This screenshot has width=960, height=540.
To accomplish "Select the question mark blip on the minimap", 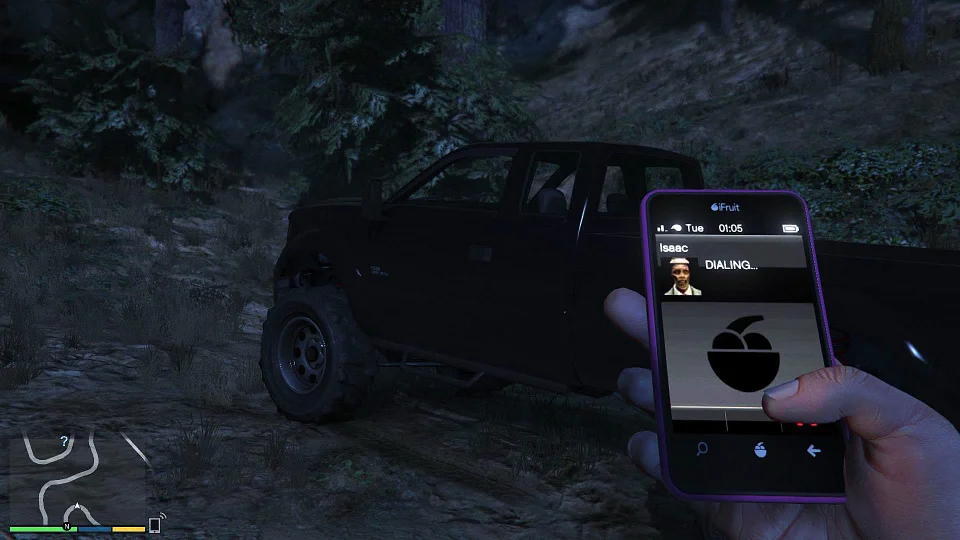I will point(64,441).
